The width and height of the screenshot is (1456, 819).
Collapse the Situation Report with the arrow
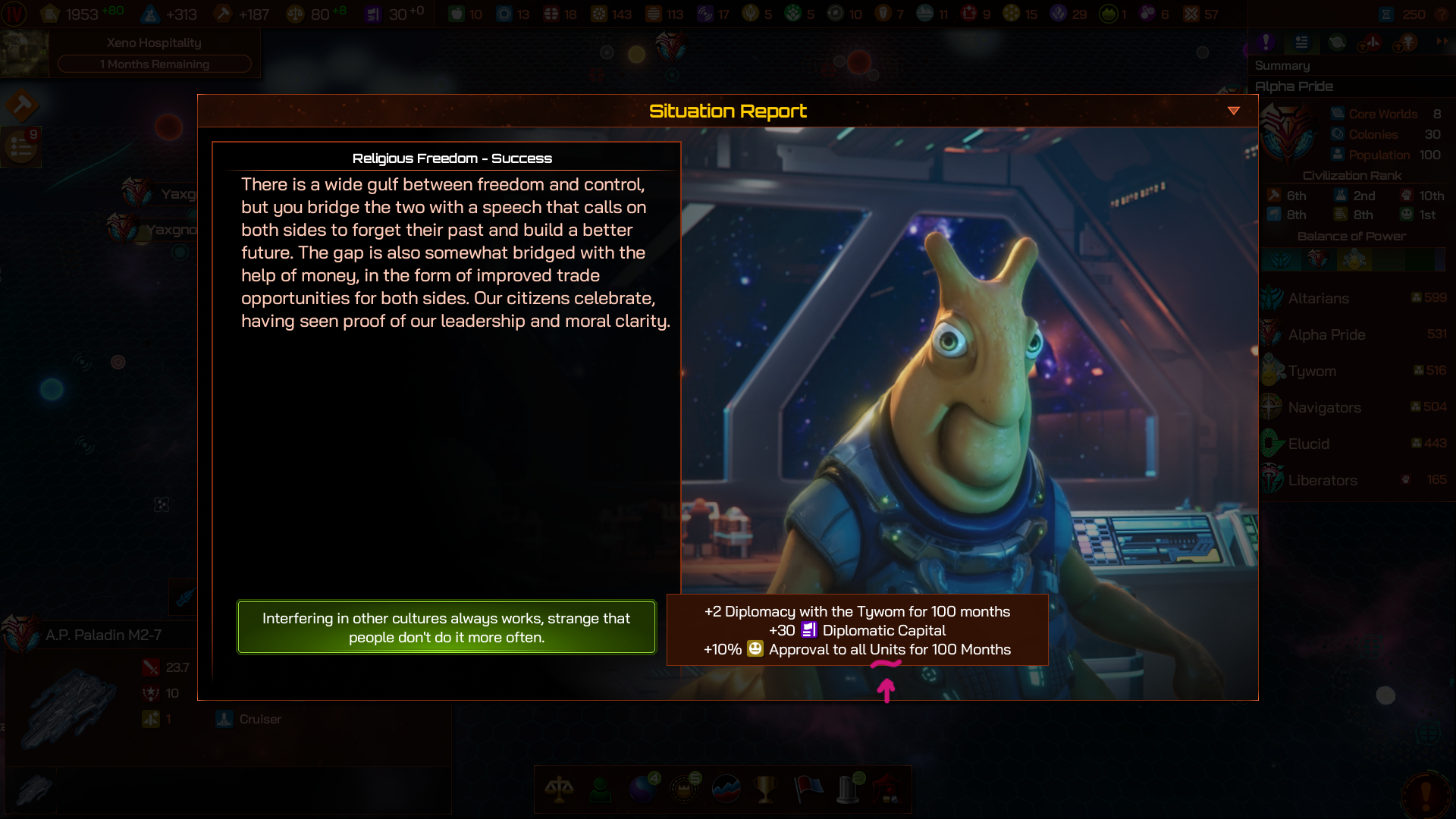[x=1234, y=111]
